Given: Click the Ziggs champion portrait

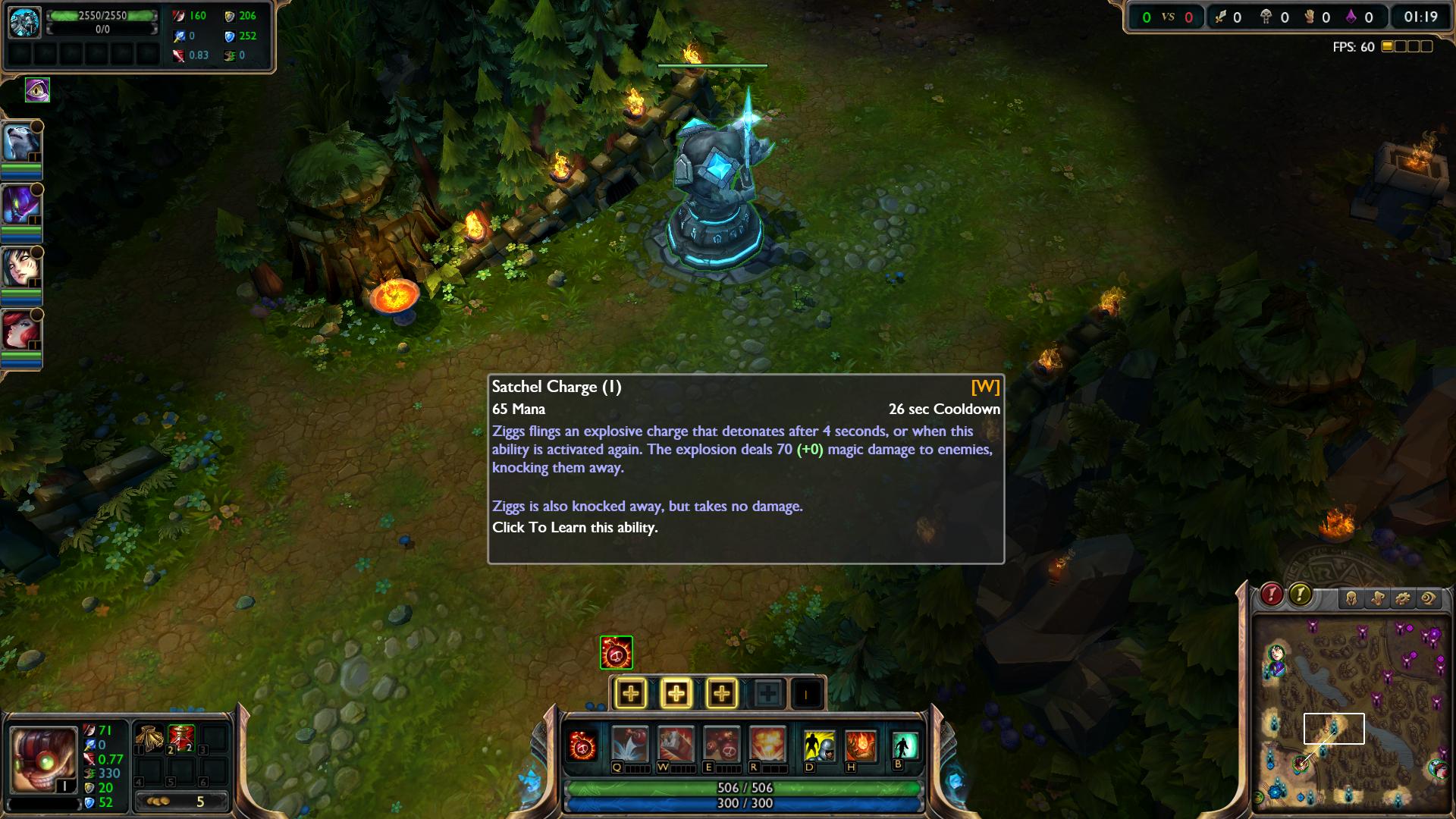Looking at the screenshot, I should pos(44,759).
